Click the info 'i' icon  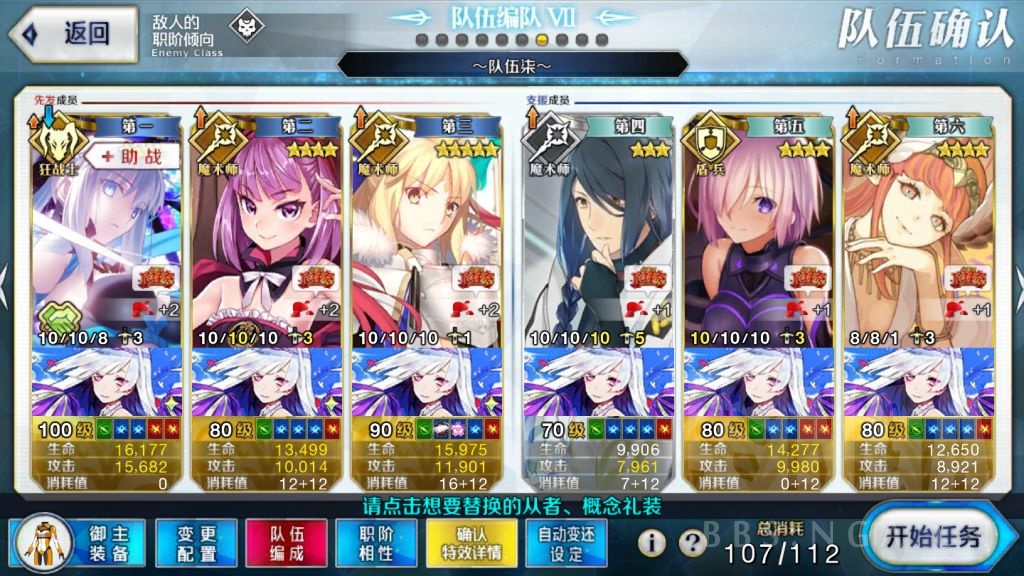tap(652, 543)
